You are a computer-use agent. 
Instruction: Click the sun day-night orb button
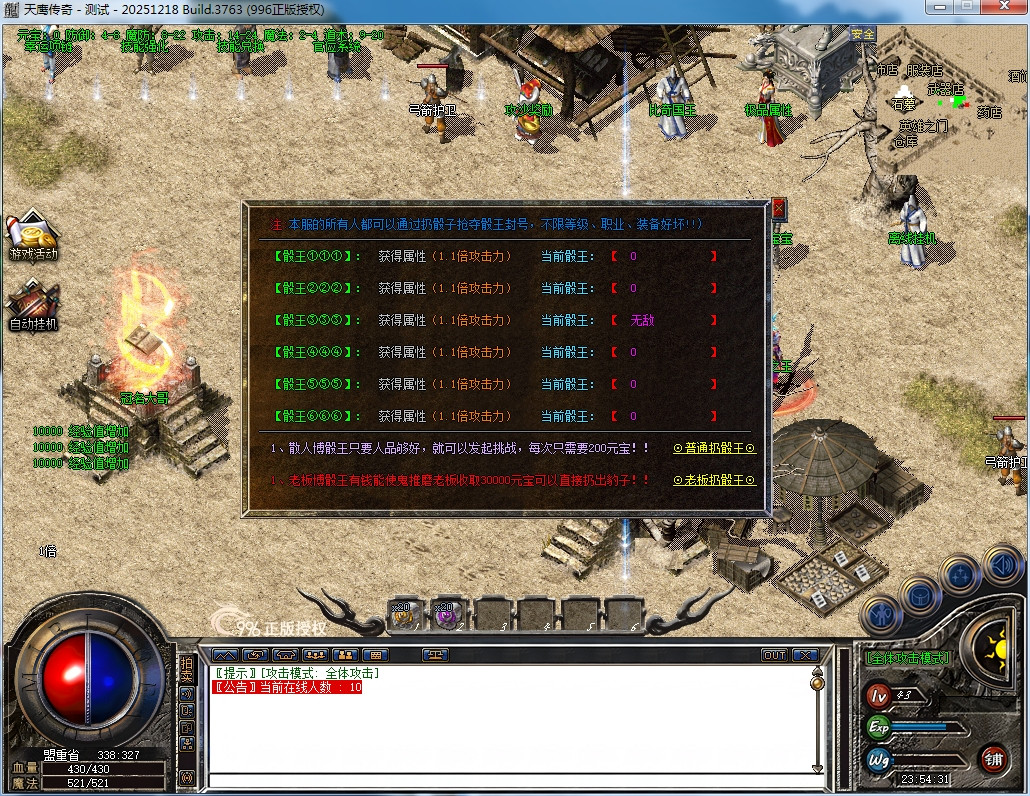point(992,645)
